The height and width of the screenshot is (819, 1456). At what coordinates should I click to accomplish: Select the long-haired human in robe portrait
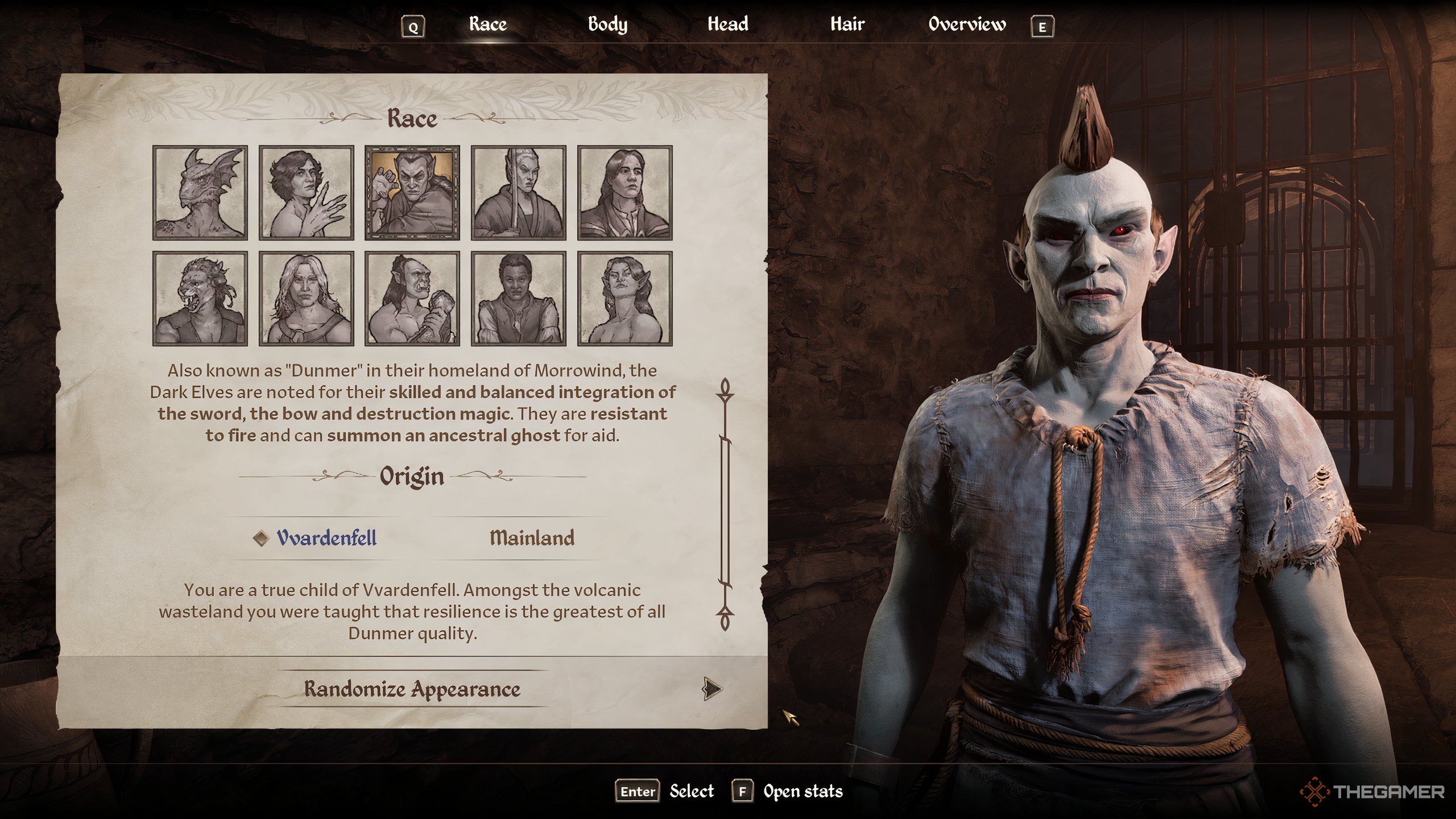pos(624,192)
